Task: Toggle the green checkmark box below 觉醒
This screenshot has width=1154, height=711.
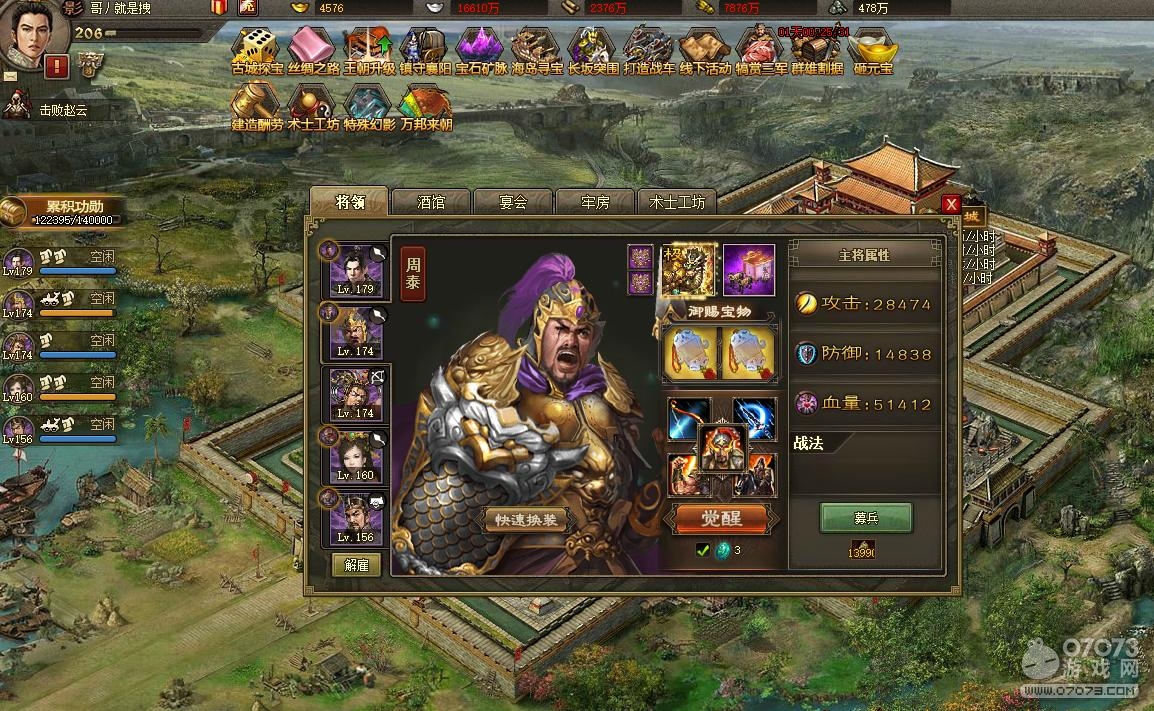Action: (703, 549)
